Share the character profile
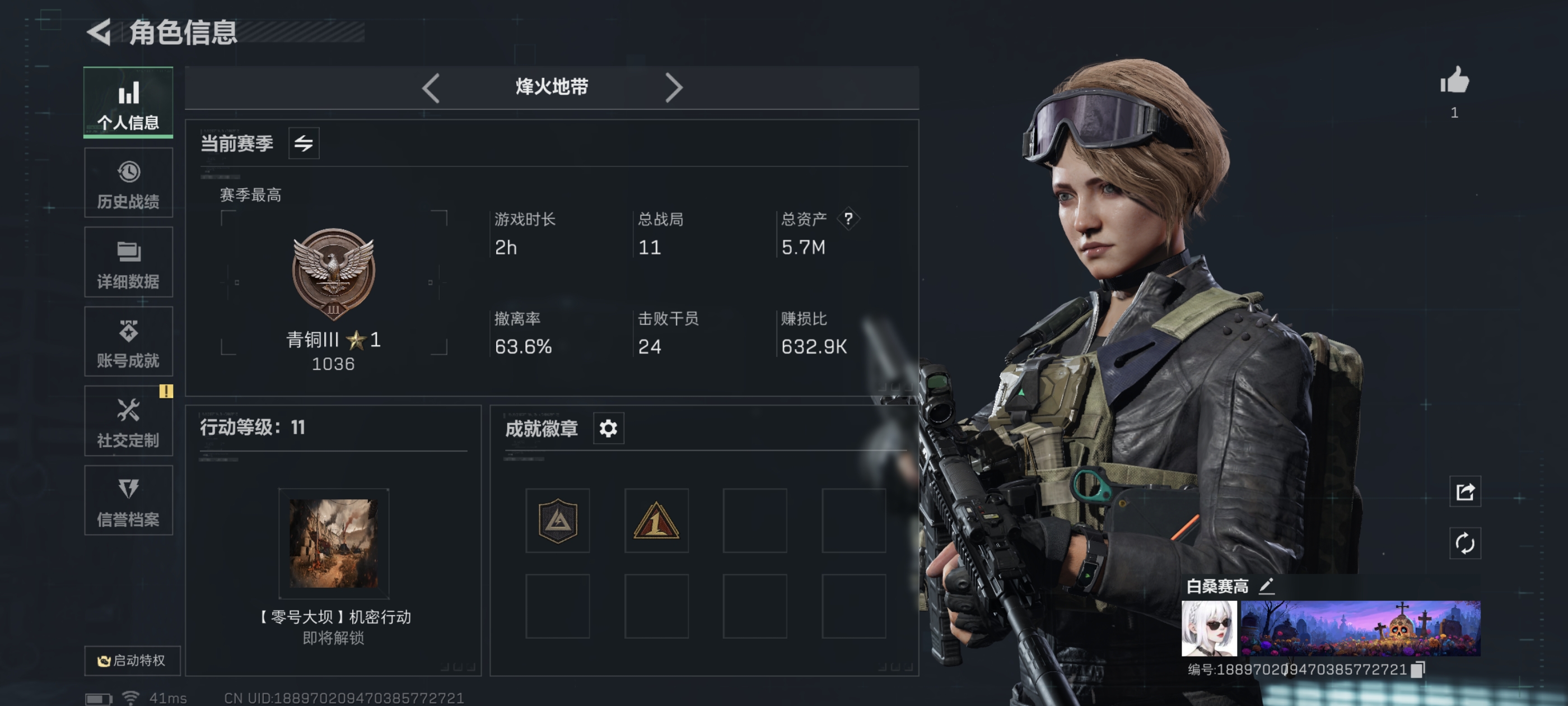The width and height of the screenshot is (1568, 706). 1465,491
